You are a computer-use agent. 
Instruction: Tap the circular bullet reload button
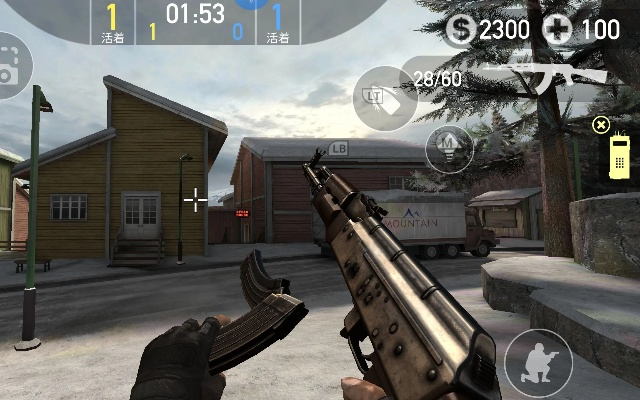tap(449, 149)
